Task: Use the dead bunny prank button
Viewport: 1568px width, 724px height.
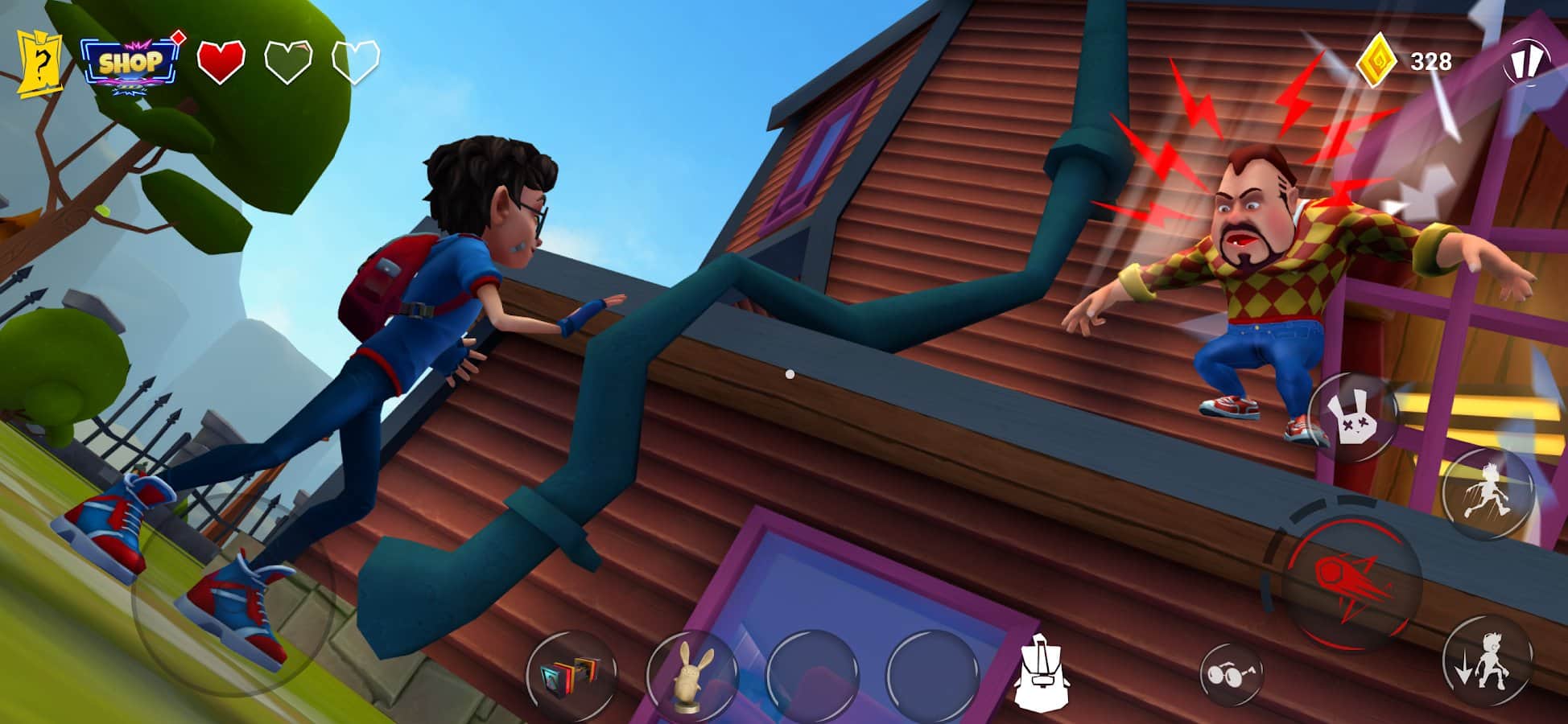Action: [1353, 418]
